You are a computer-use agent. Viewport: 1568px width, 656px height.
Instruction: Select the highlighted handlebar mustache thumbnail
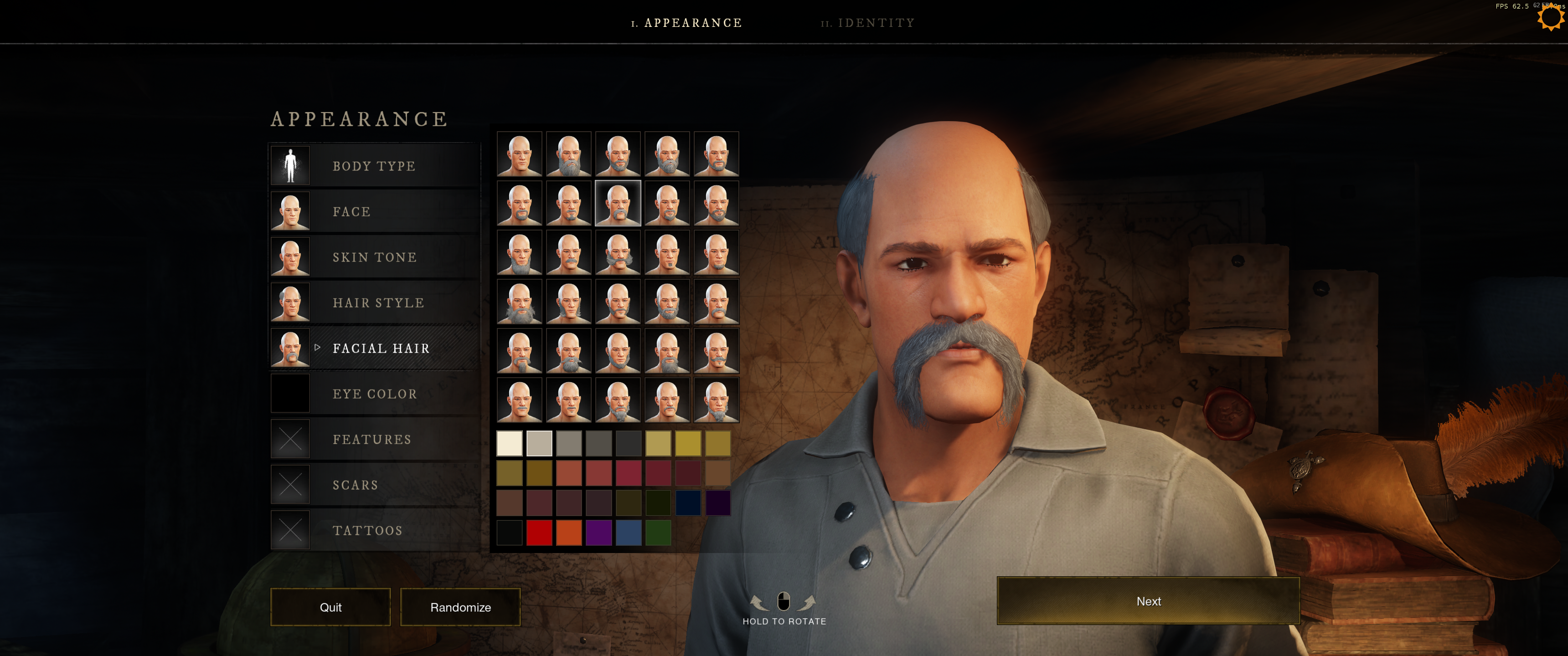point(618,203)
